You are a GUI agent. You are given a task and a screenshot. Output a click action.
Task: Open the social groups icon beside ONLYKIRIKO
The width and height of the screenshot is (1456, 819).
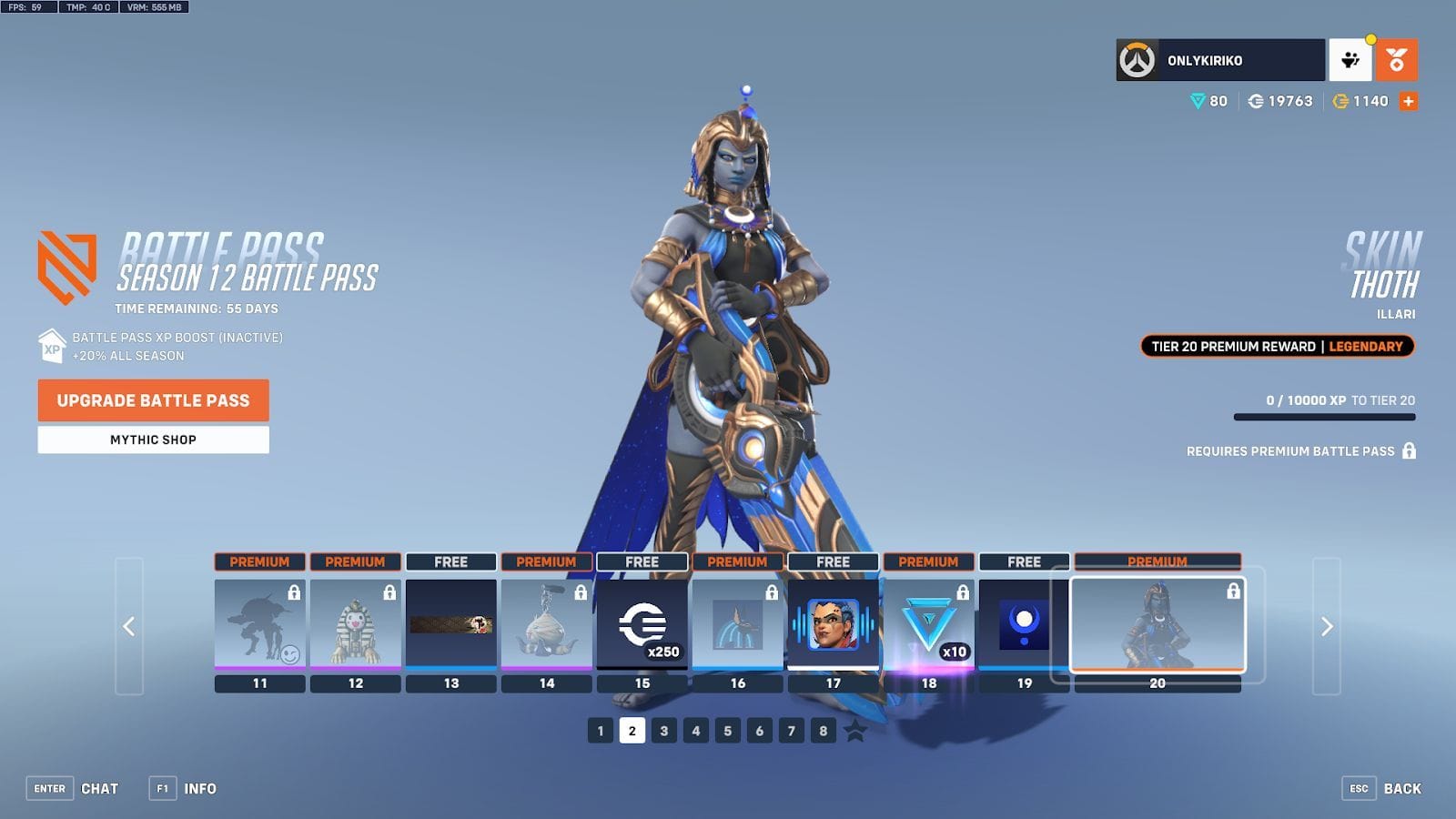1350,59
